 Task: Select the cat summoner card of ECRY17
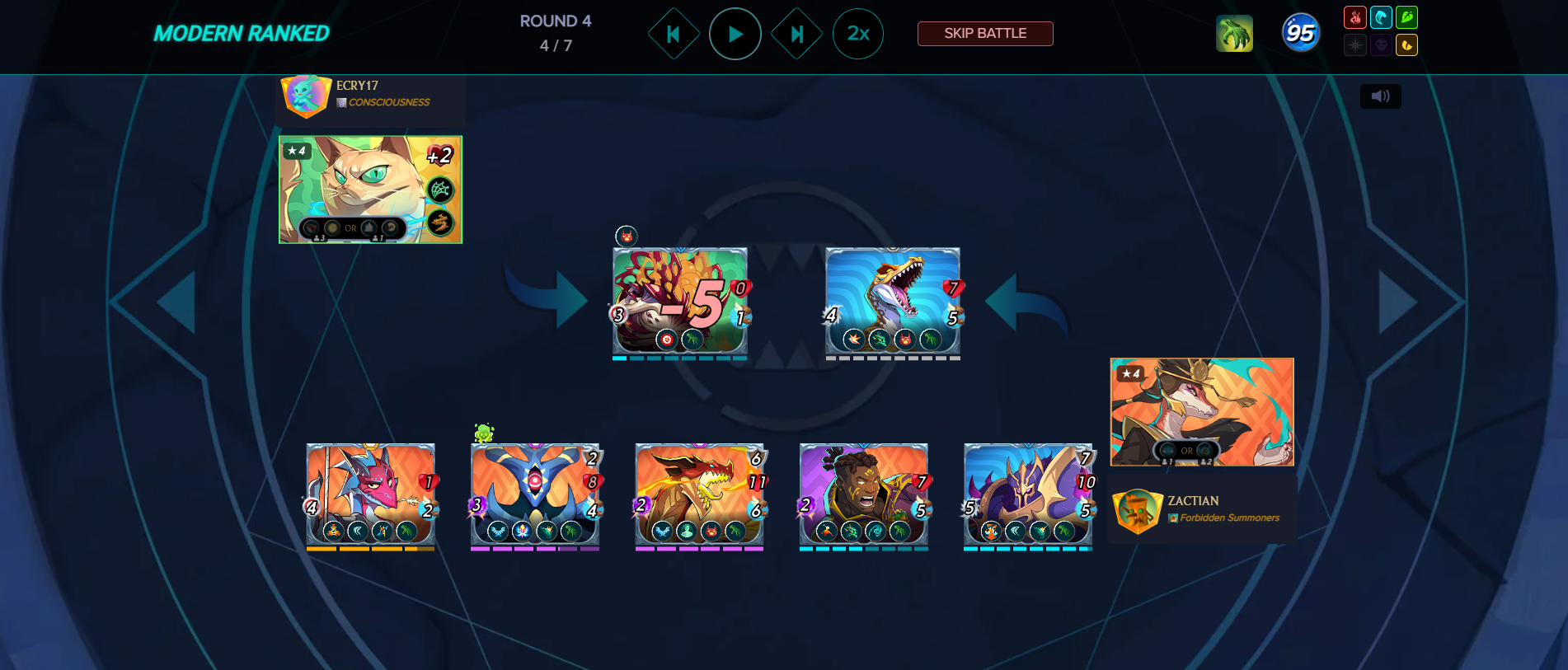tap(370, 190)
